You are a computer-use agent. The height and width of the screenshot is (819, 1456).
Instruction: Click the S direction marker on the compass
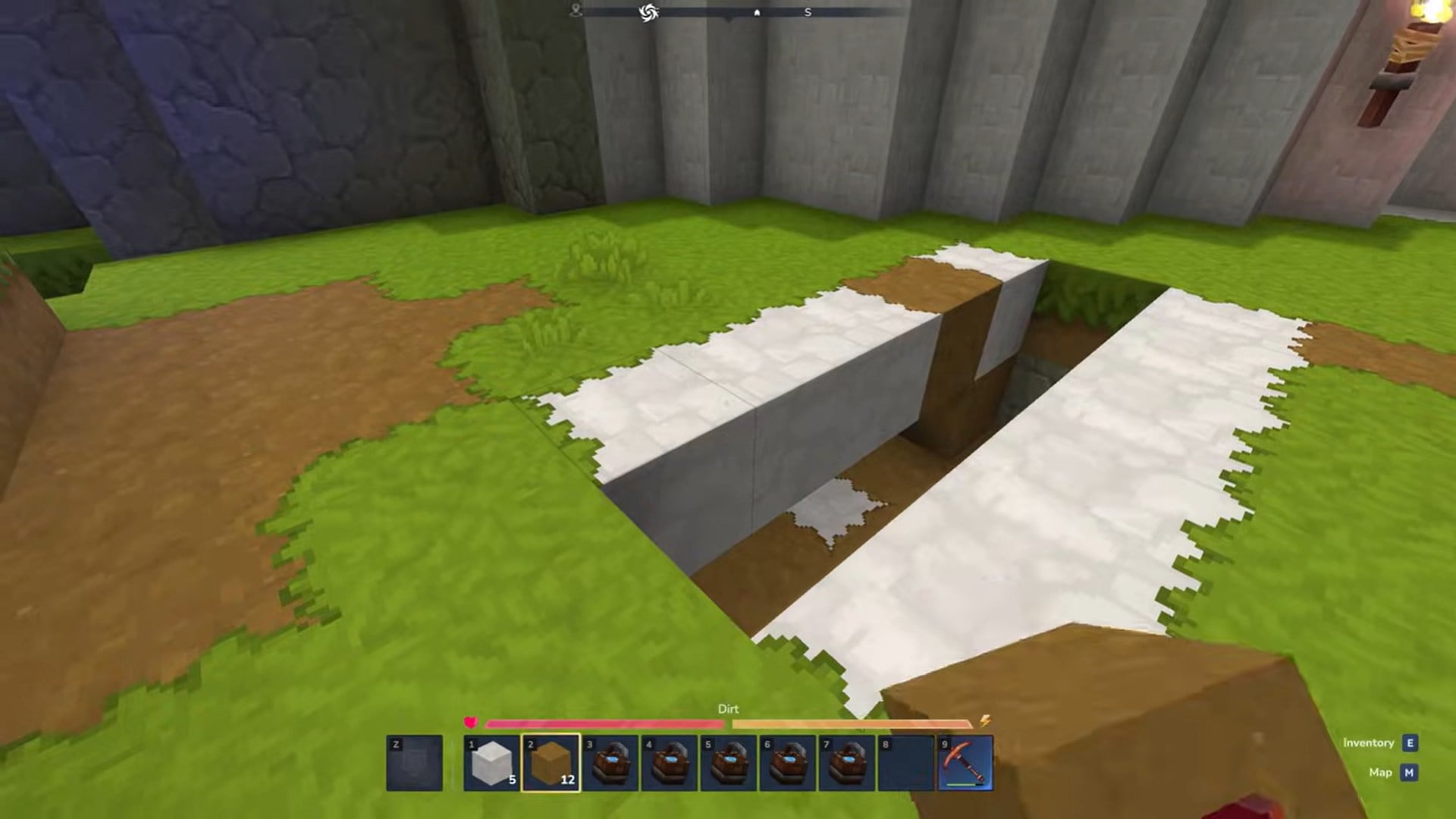(x=807, y=12)
